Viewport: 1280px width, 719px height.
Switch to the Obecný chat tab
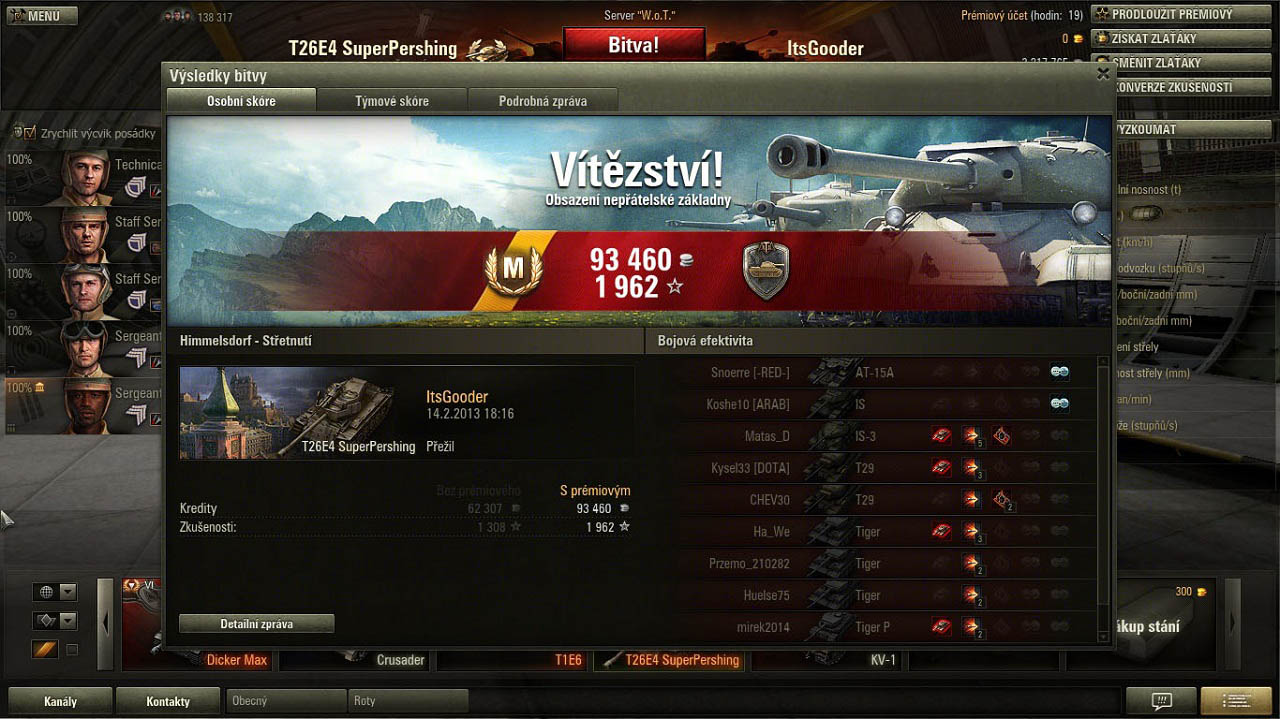(286, 701)
